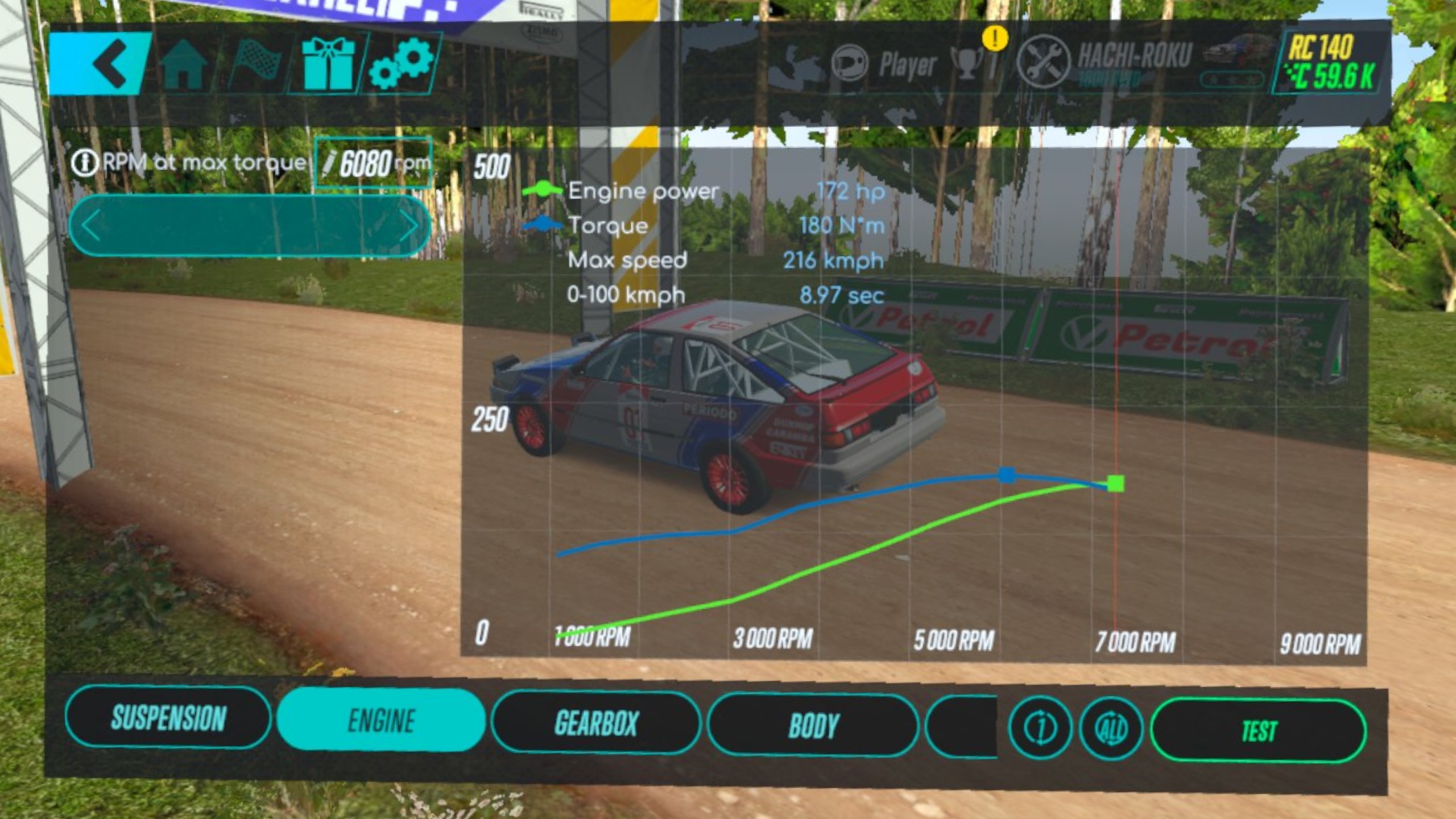Viewport: 1456px width, 819px height.
Task: Decrease RPM at max torque with left arrow
Action: (x=92, y=226)
